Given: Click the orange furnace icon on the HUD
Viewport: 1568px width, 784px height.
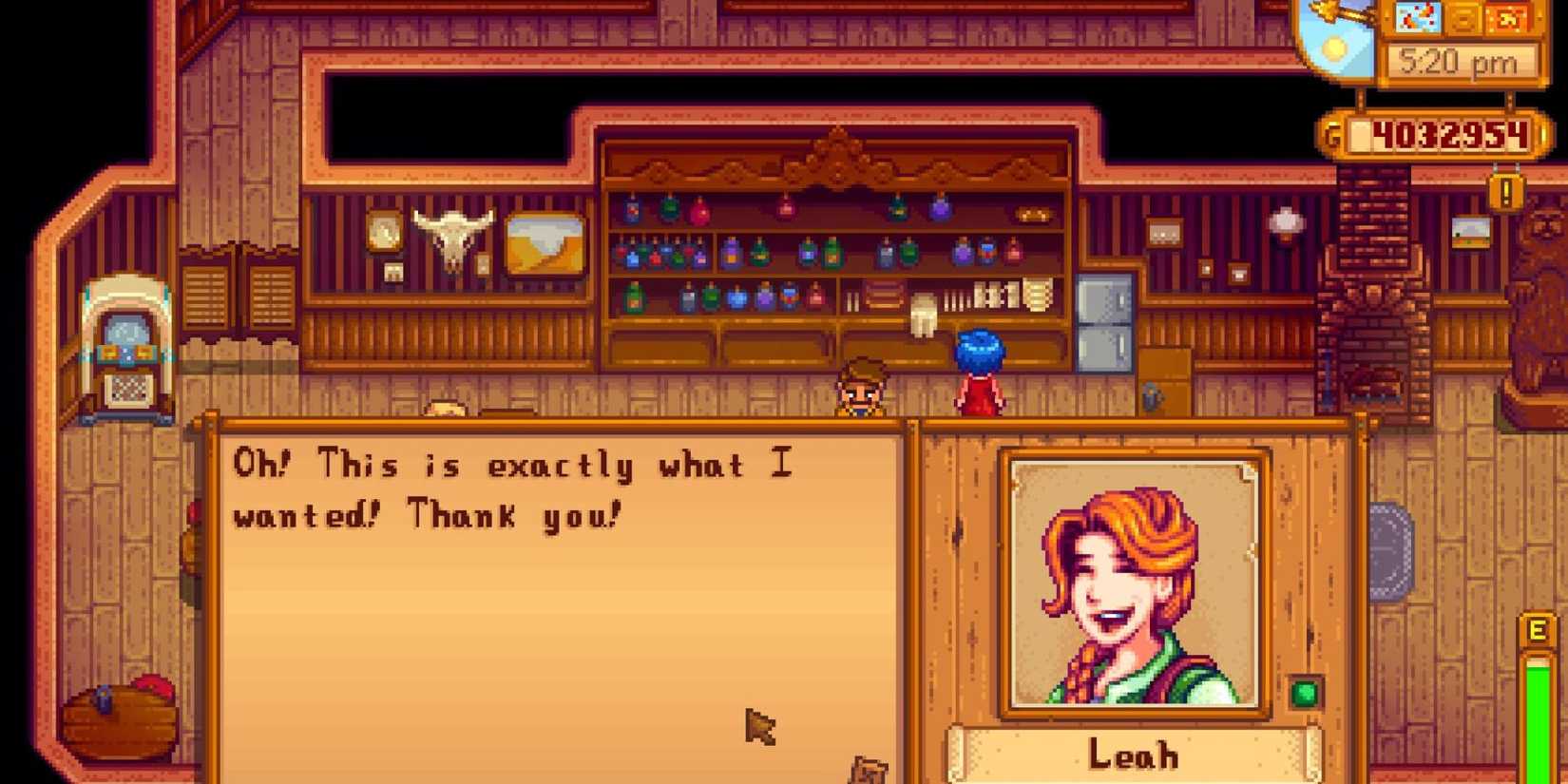Looking at the screenshot, I should [1508, 17].
